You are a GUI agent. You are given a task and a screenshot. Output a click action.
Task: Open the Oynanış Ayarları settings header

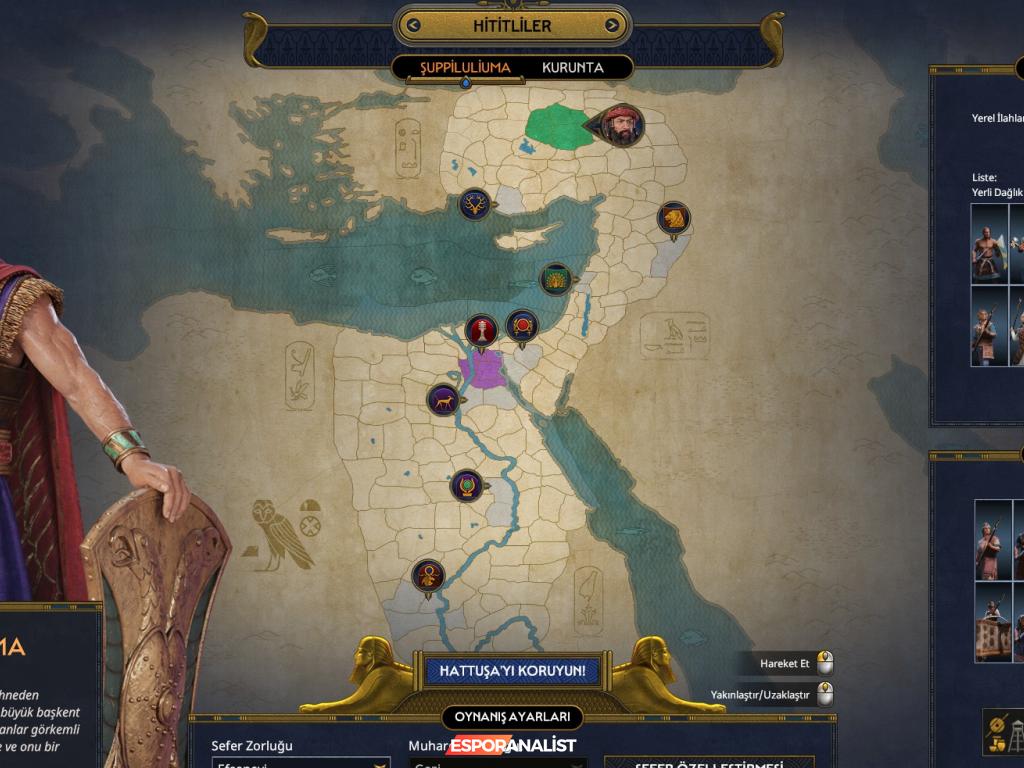tap(512, 717)
